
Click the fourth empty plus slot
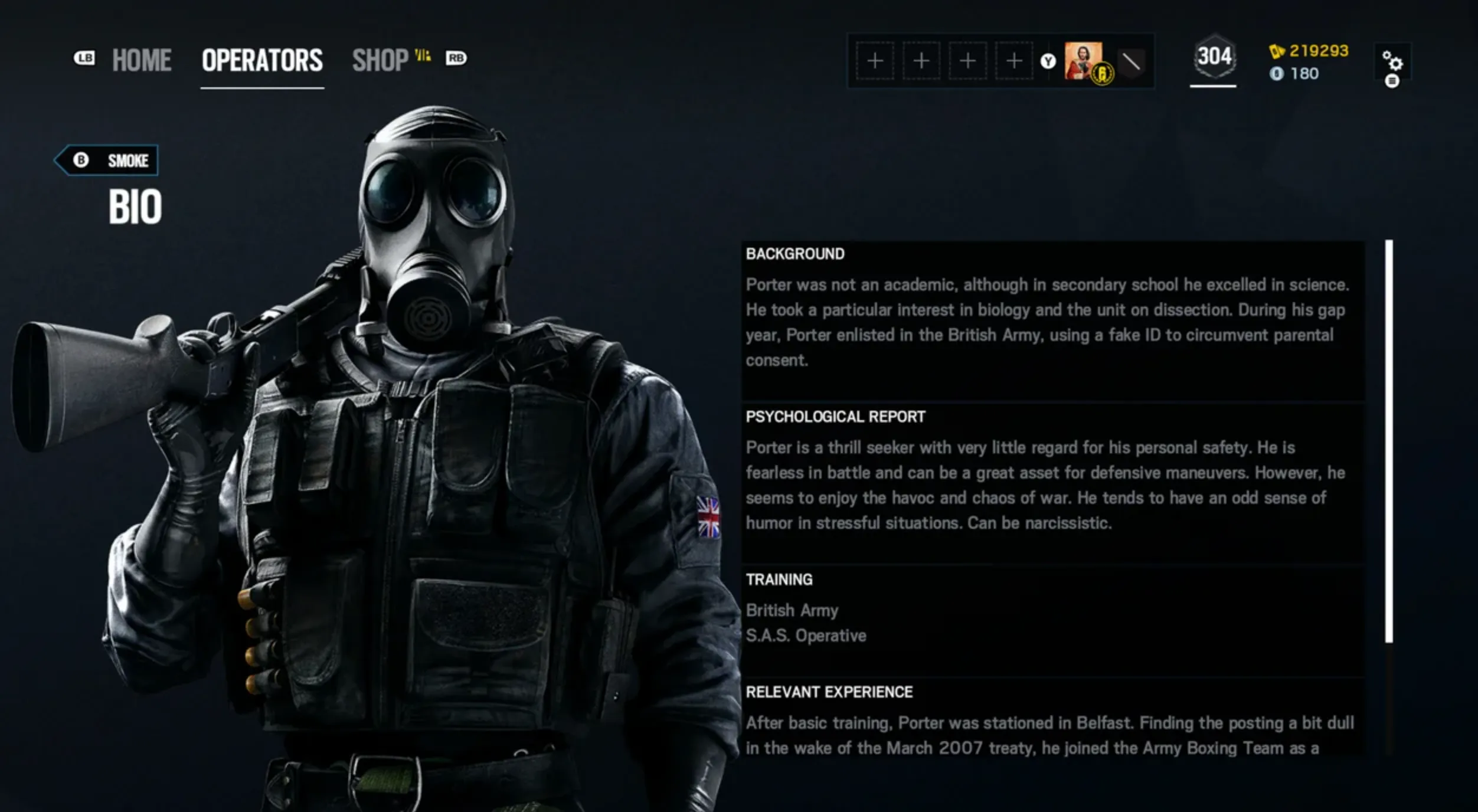[1013, 61]
